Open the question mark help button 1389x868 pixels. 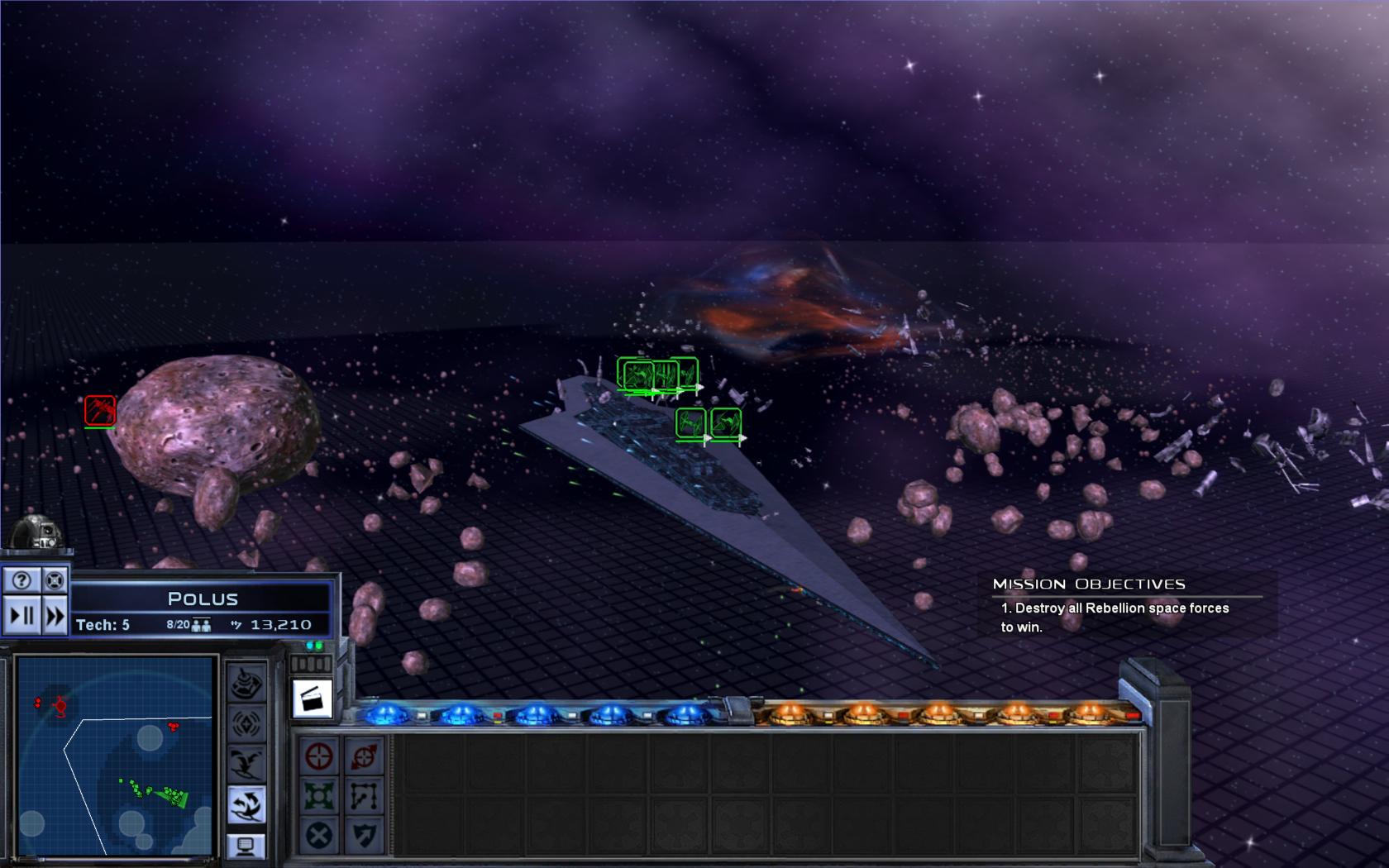(21, 580)
